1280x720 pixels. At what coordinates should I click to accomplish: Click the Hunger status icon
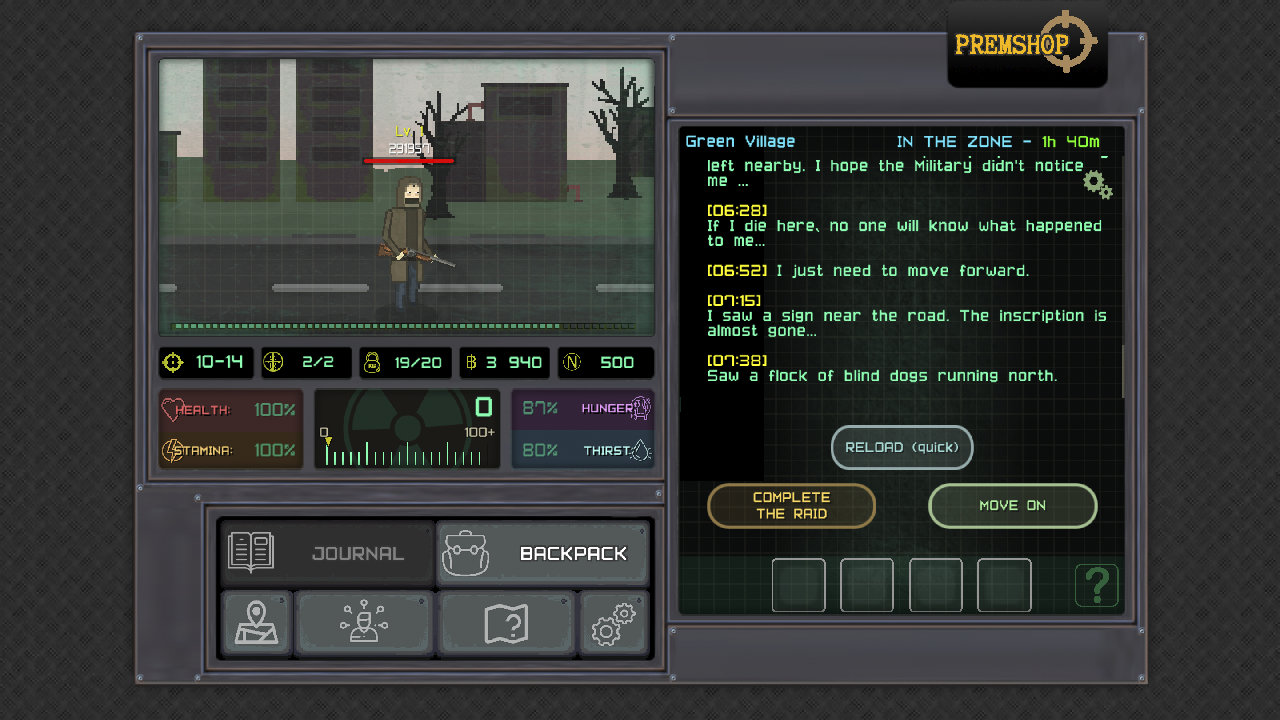[x=636, y=408]
